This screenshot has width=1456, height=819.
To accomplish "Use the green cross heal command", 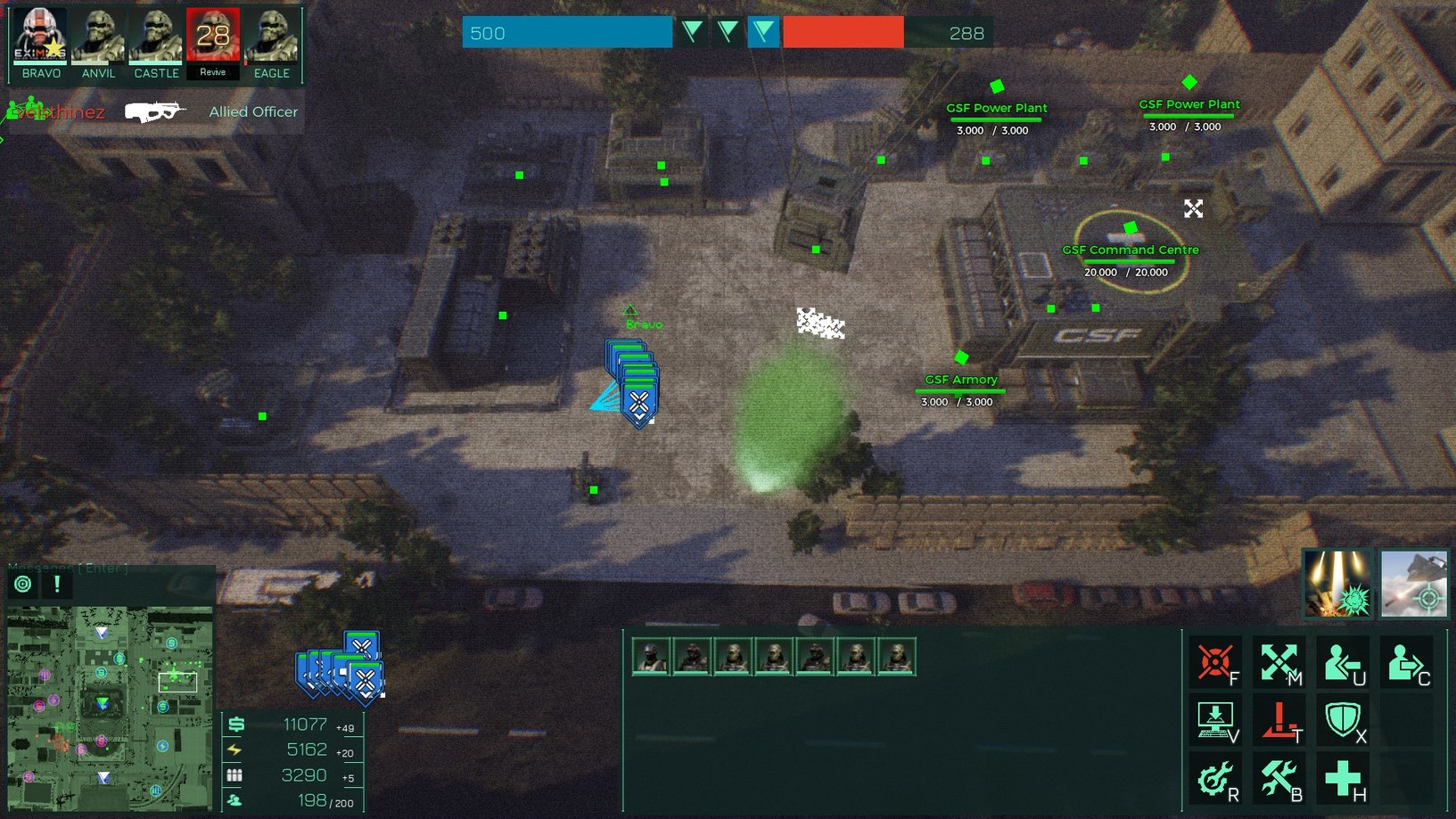I will coord(1342,778).
